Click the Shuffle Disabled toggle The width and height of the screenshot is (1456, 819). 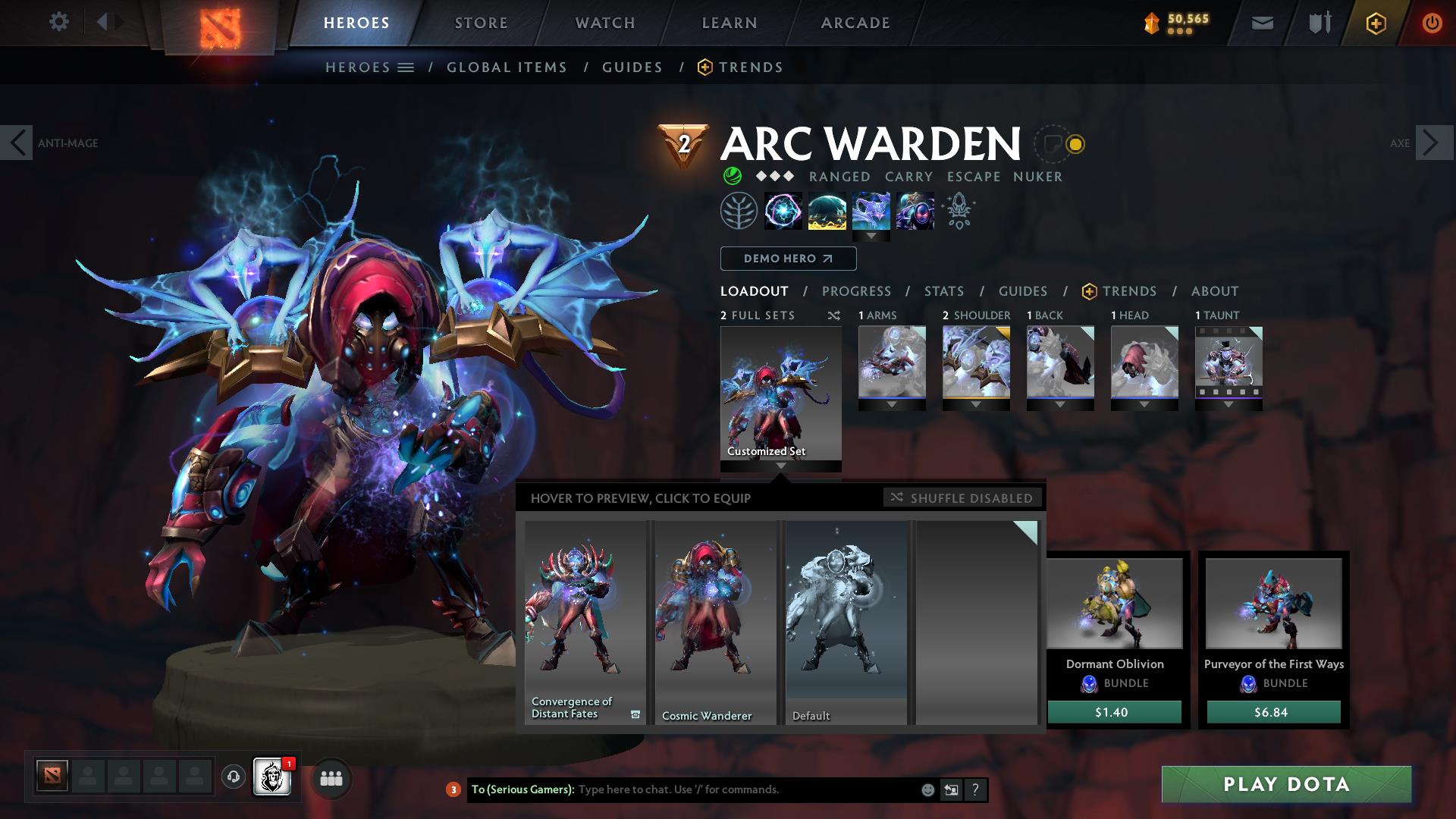tap(962, 498)
